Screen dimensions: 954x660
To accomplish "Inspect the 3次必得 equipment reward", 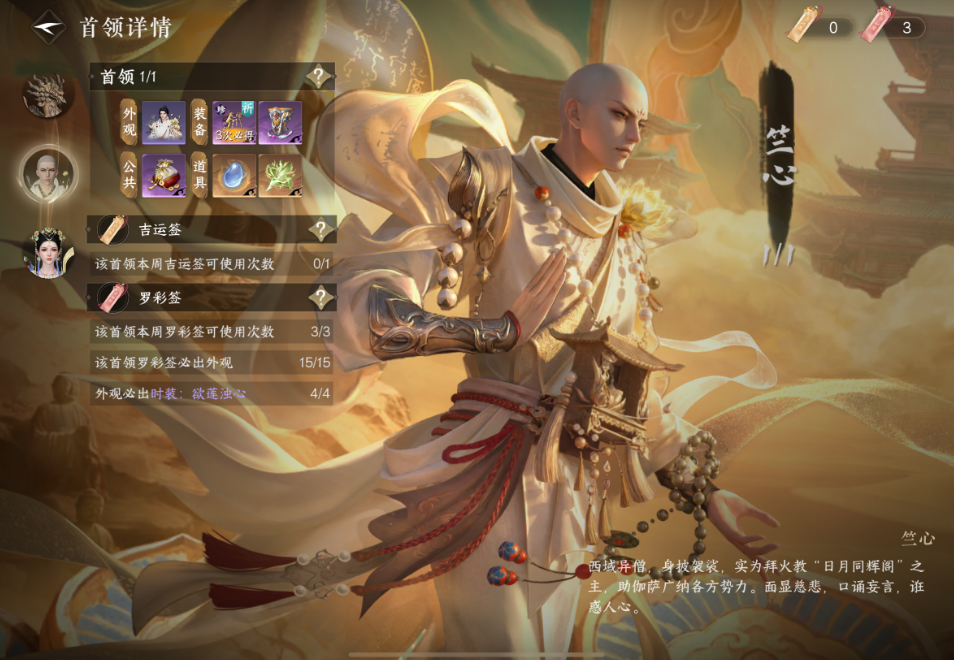I will (x=233, y=123).
